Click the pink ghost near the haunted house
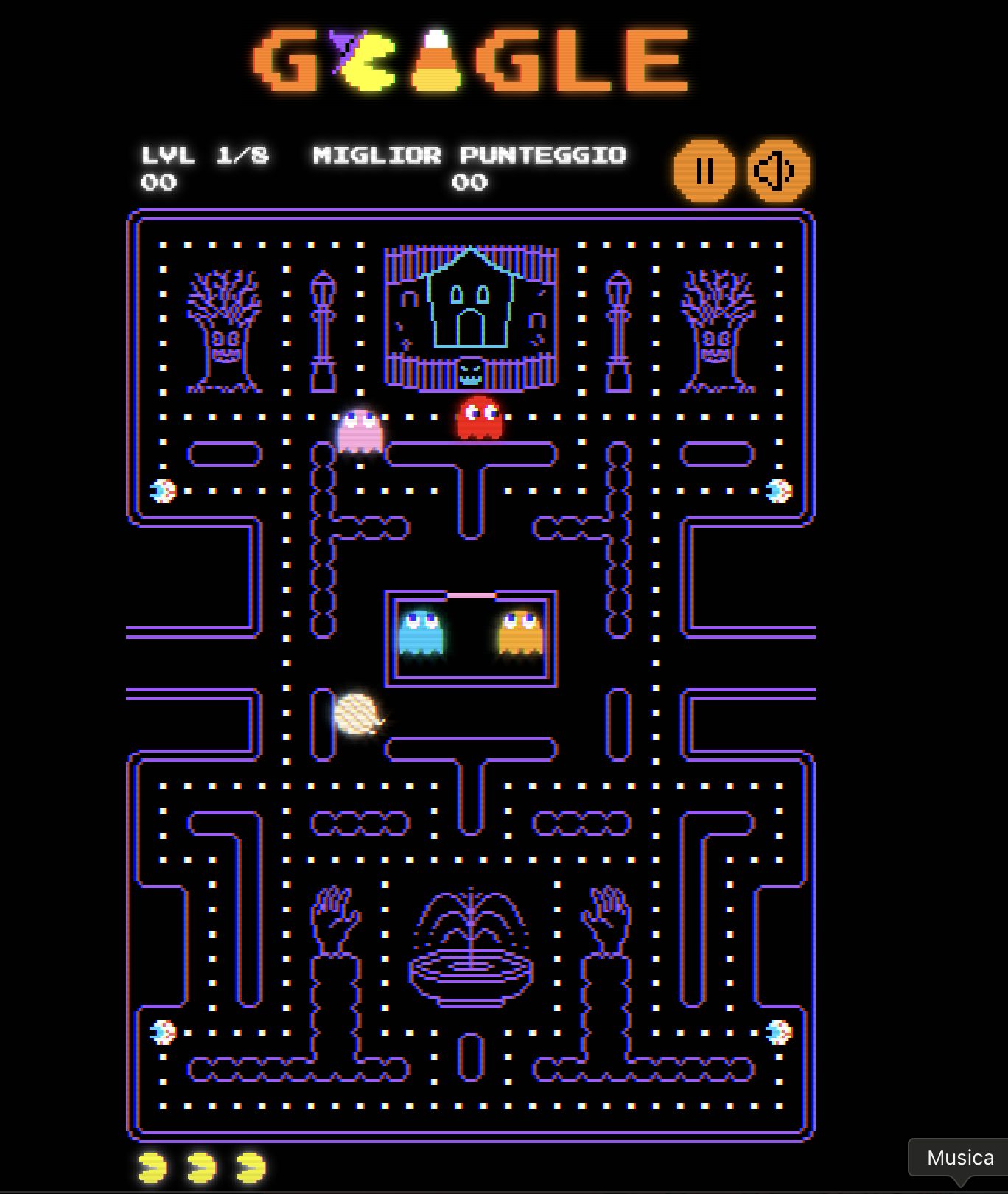 click(360, 431)
